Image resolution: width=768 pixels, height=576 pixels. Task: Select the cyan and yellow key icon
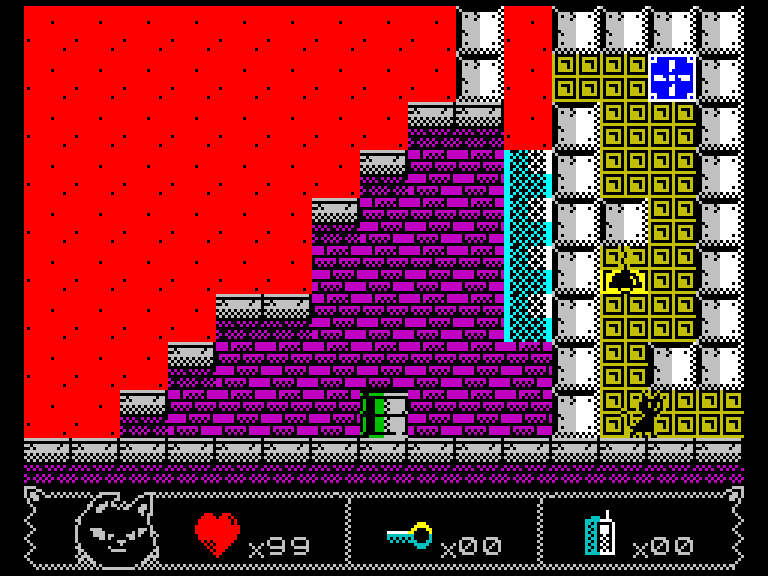(x=410, y=536)
